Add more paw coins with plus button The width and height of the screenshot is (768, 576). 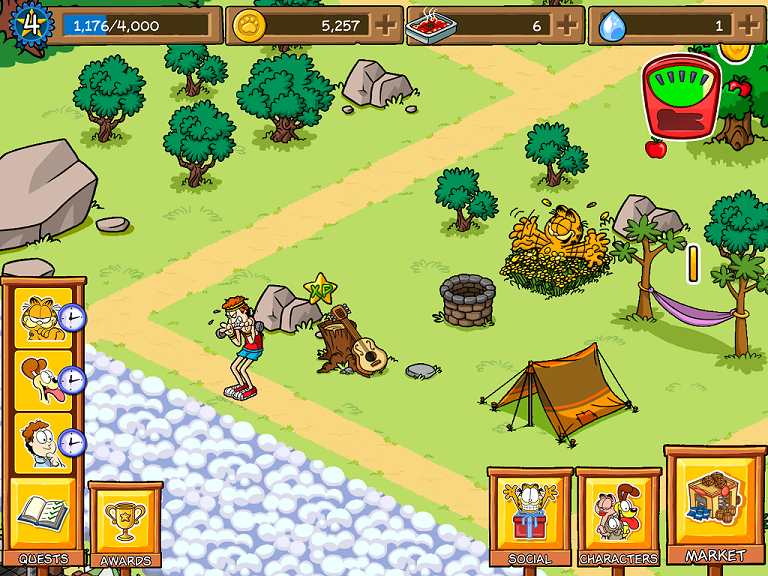pos(386,25)
